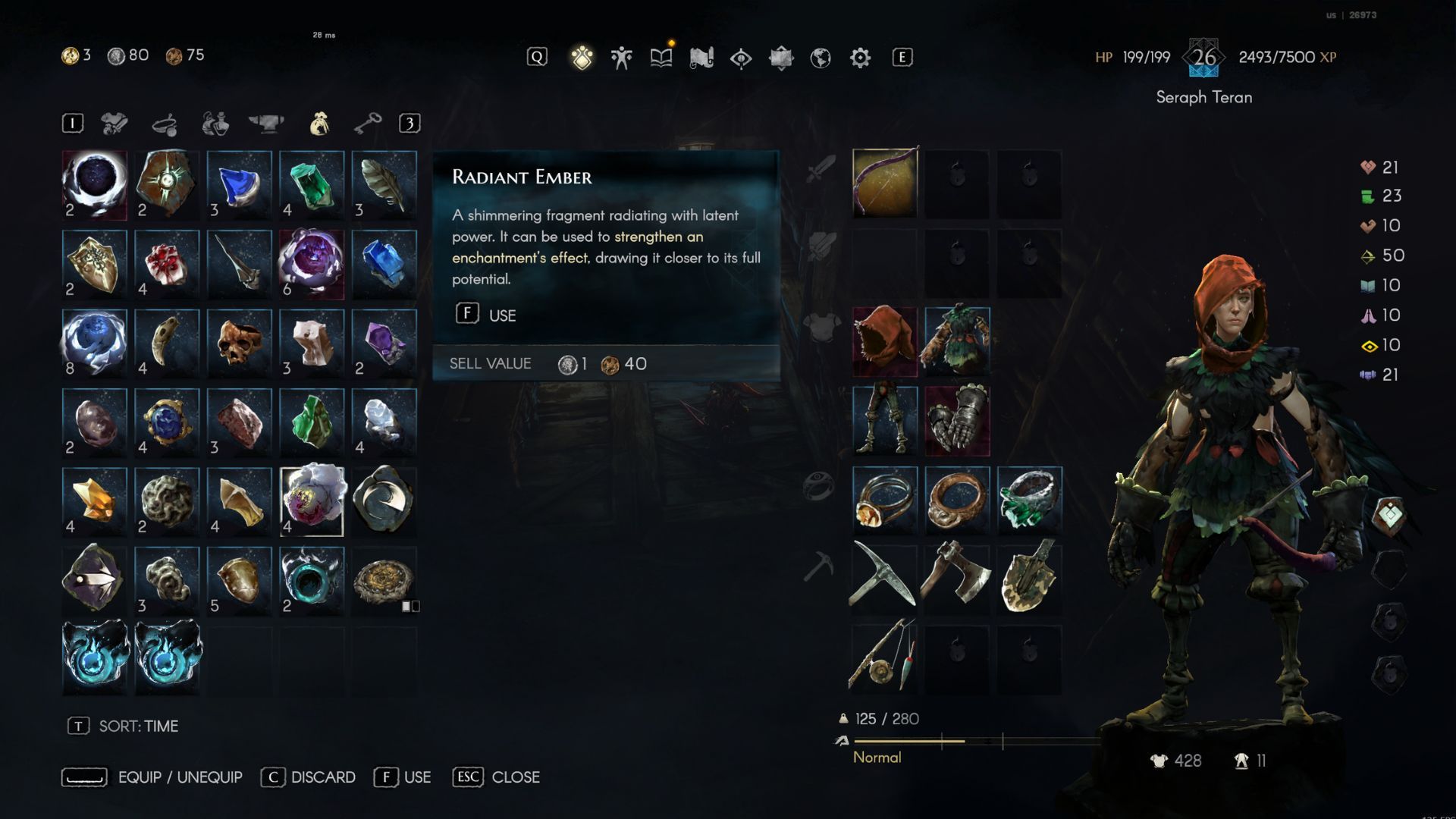Select the equipped bow weapon slot
This screenshot has width=1456, height=819.
[x=885, y=183]
